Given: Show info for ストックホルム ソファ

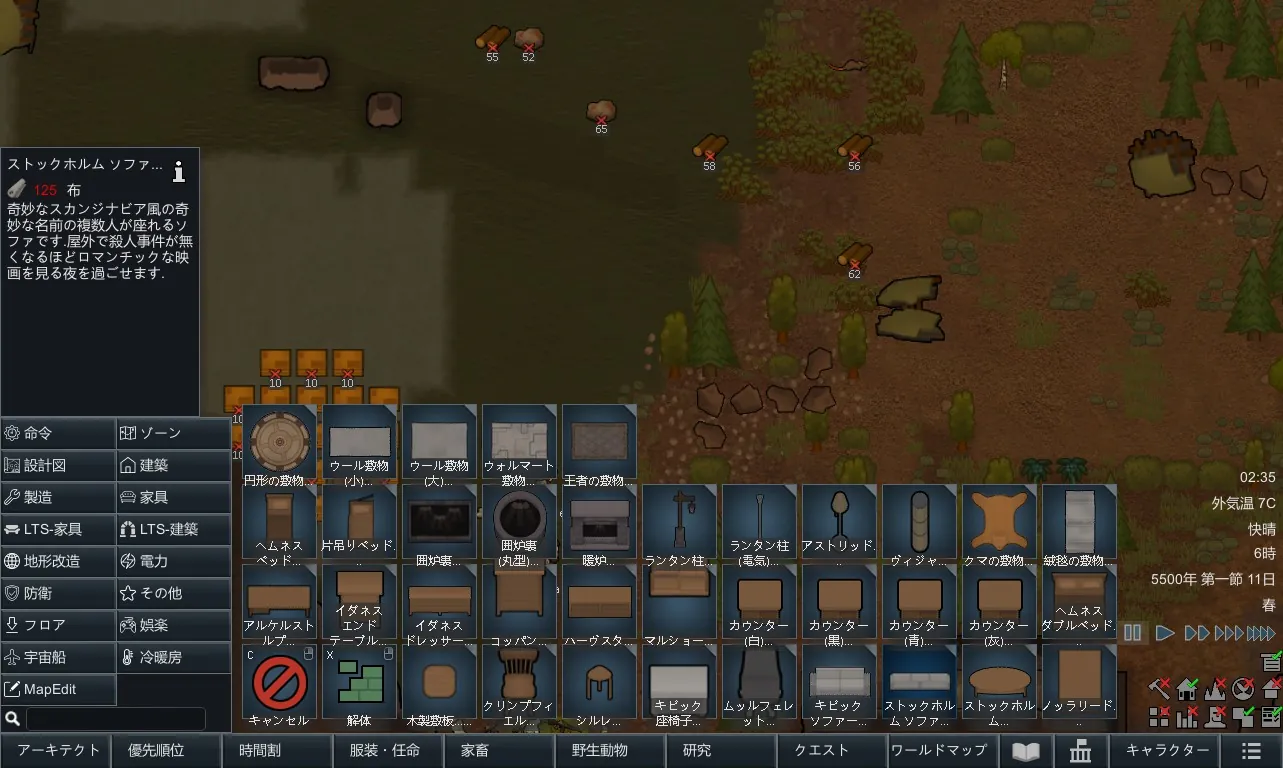Looking at the screenshot, I should [x=179, y=171].
